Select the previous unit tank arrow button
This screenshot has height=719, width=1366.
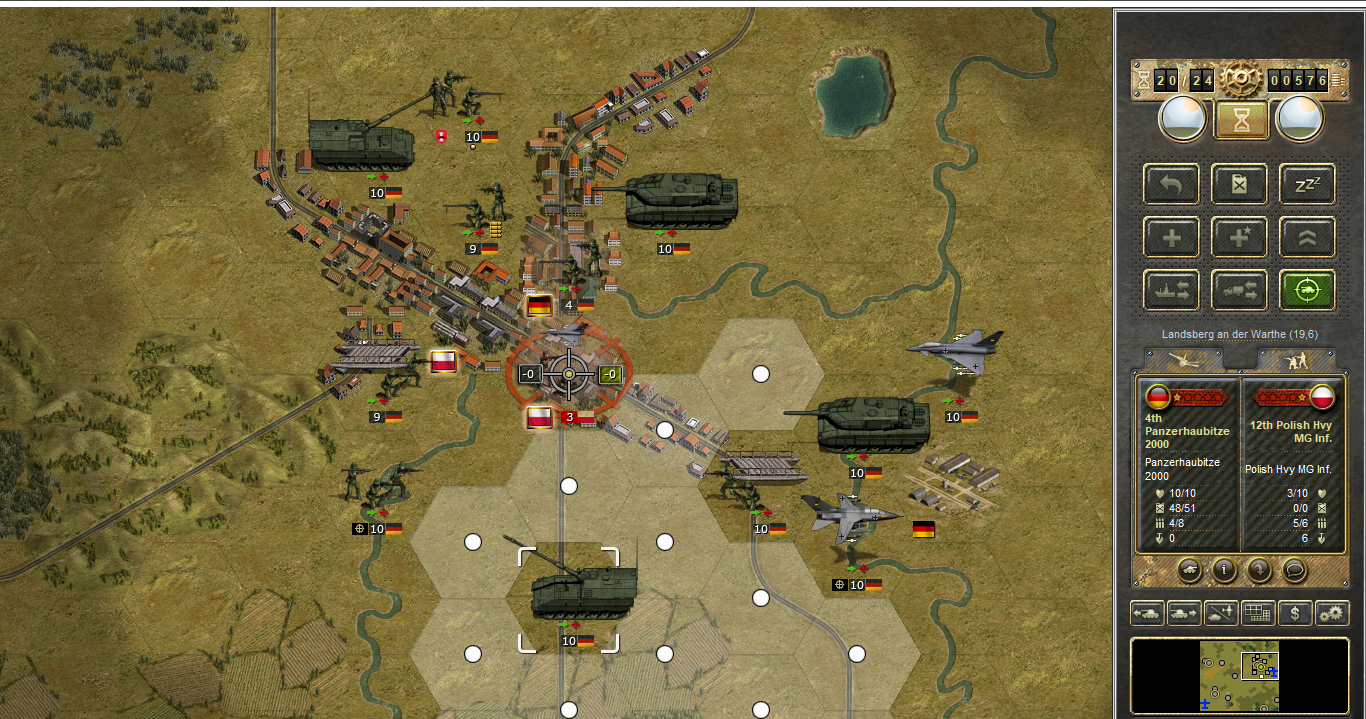[1147, 613]
